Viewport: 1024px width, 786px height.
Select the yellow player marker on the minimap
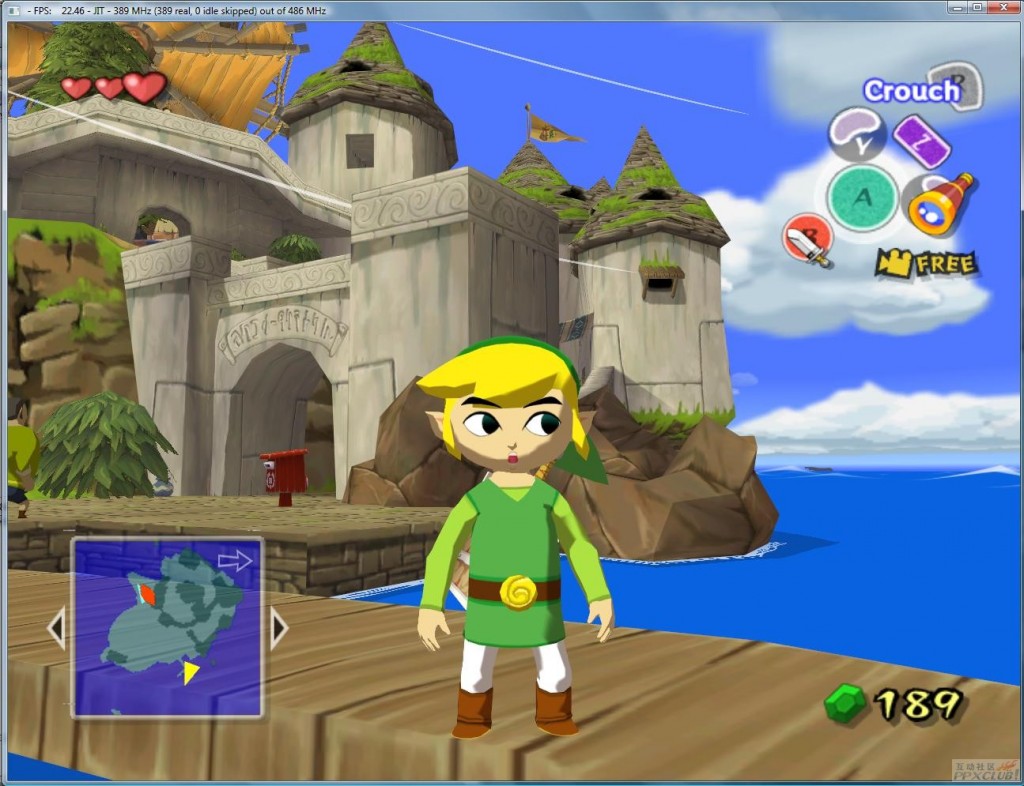click(x=190, y=673)
